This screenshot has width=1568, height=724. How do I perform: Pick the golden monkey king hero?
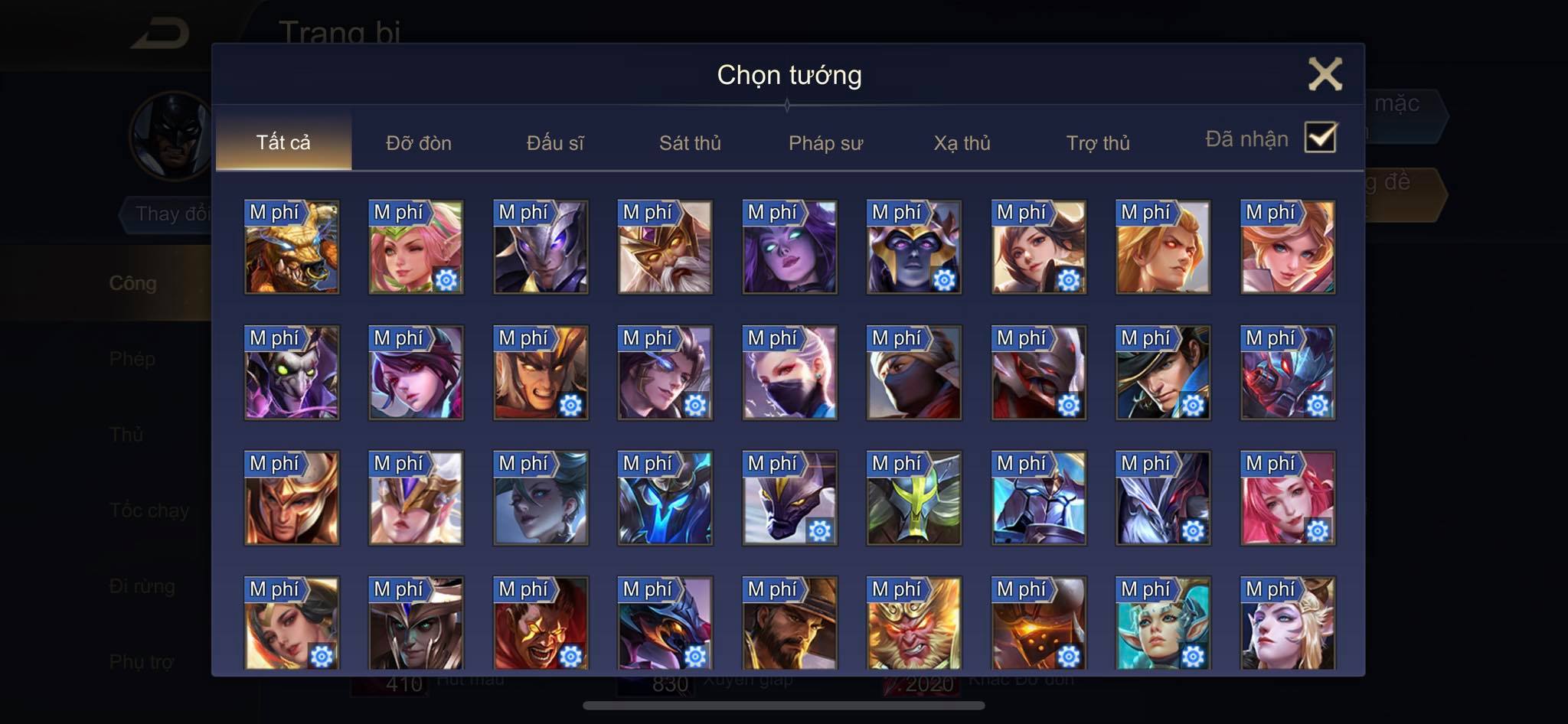pyautogui.click(x=914, y=624)
